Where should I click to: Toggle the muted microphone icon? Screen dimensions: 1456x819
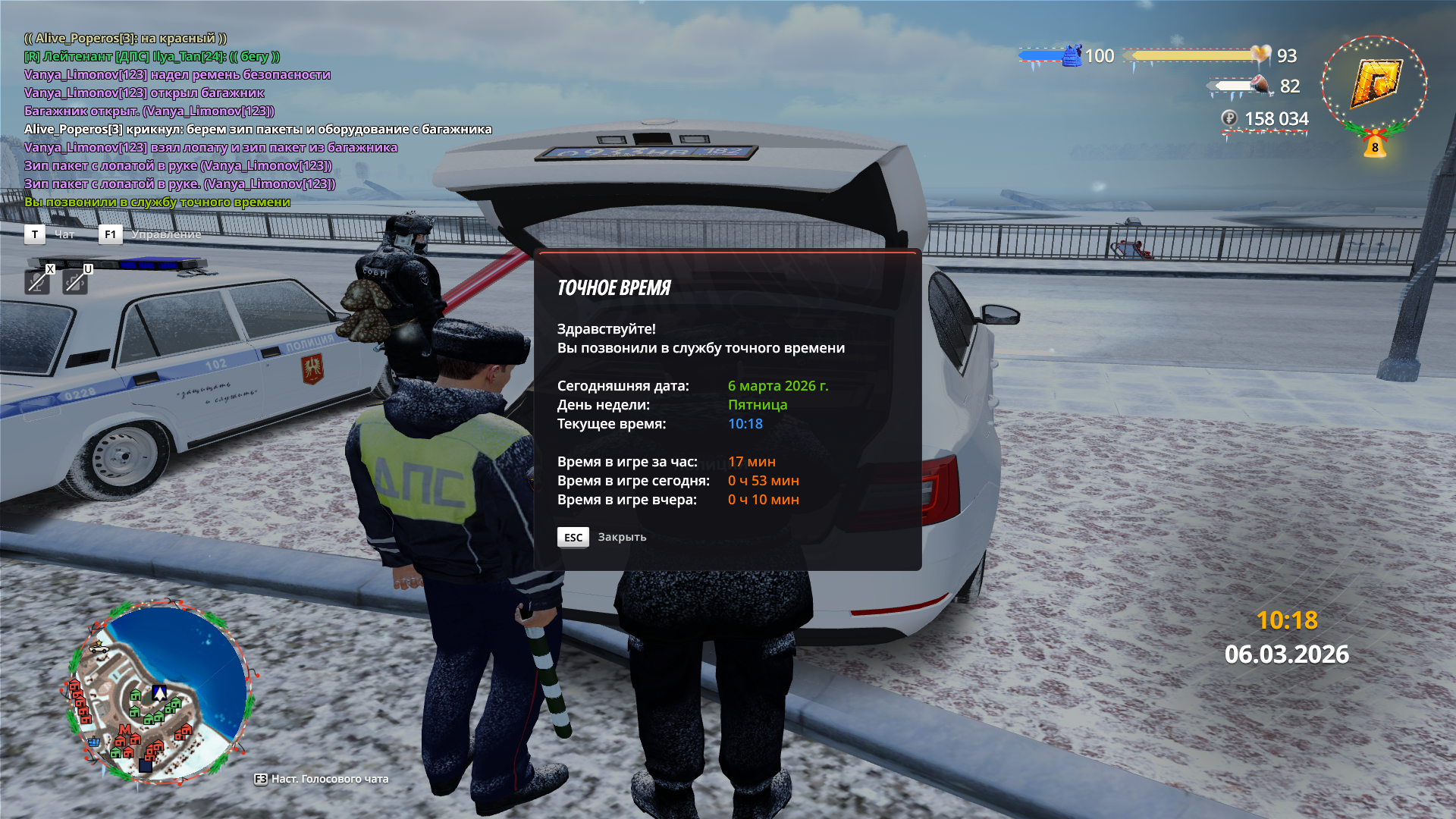36,282
